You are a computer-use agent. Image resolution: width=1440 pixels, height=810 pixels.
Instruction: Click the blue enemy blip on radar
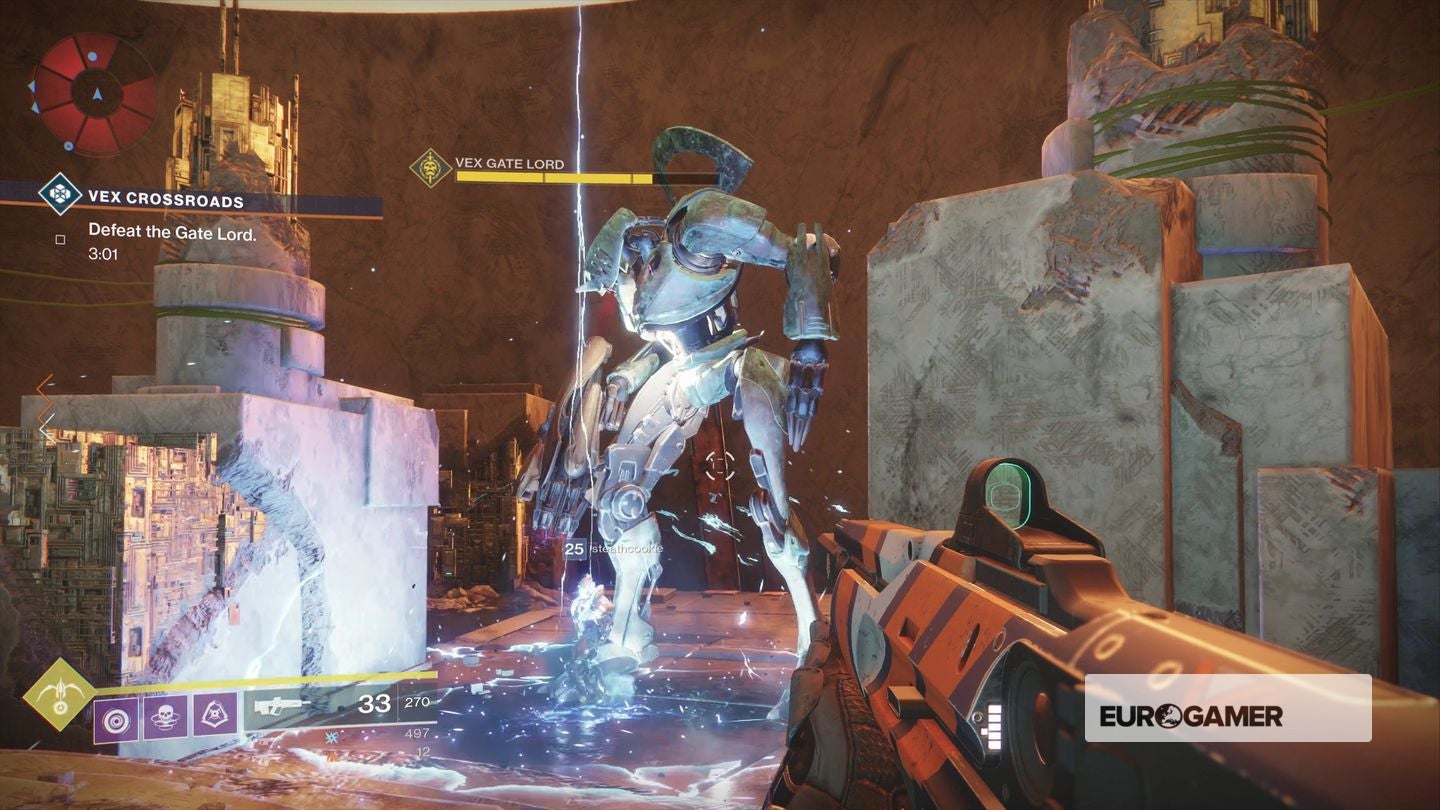[x=91, y=56]
